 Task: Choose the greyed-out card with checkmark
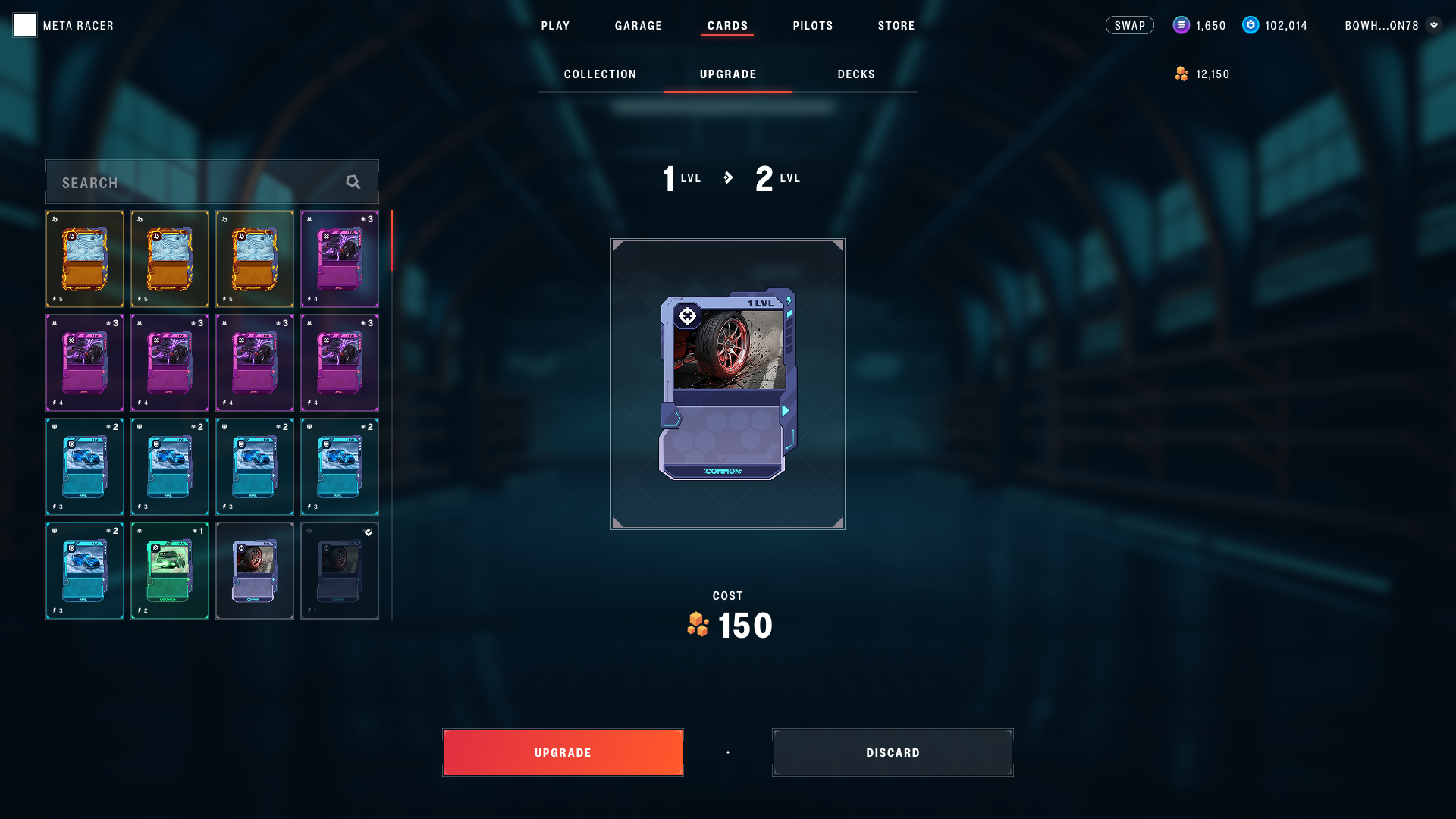coord(340,570)
